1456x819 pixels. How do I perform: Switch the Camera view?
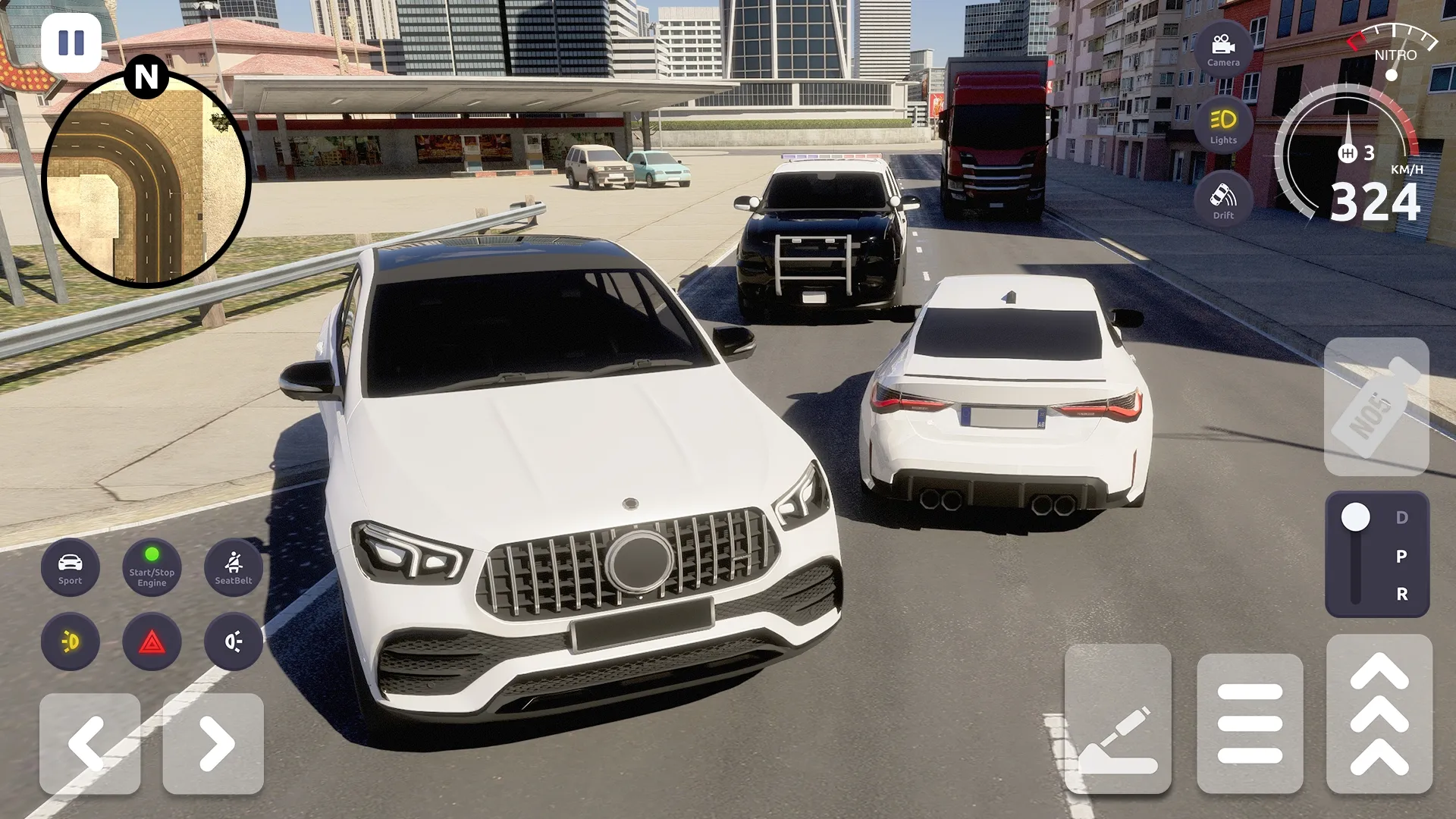tap(1222, 49)
